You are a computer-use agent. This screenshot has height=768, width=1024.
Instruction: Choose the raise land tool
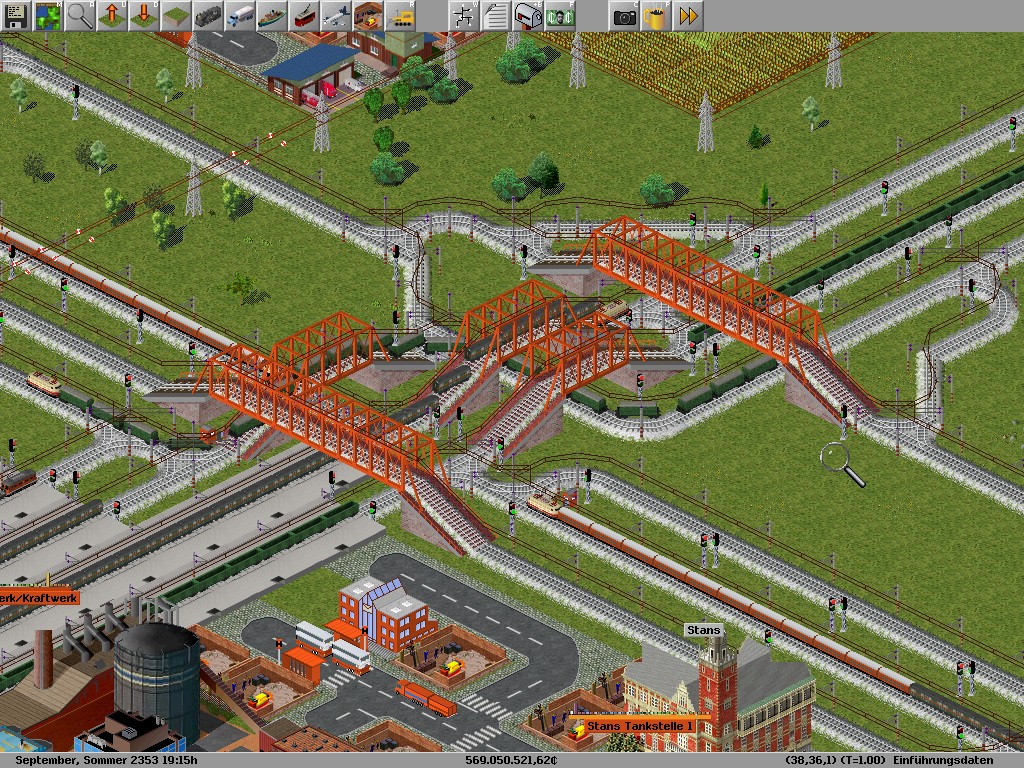[112, 16]
